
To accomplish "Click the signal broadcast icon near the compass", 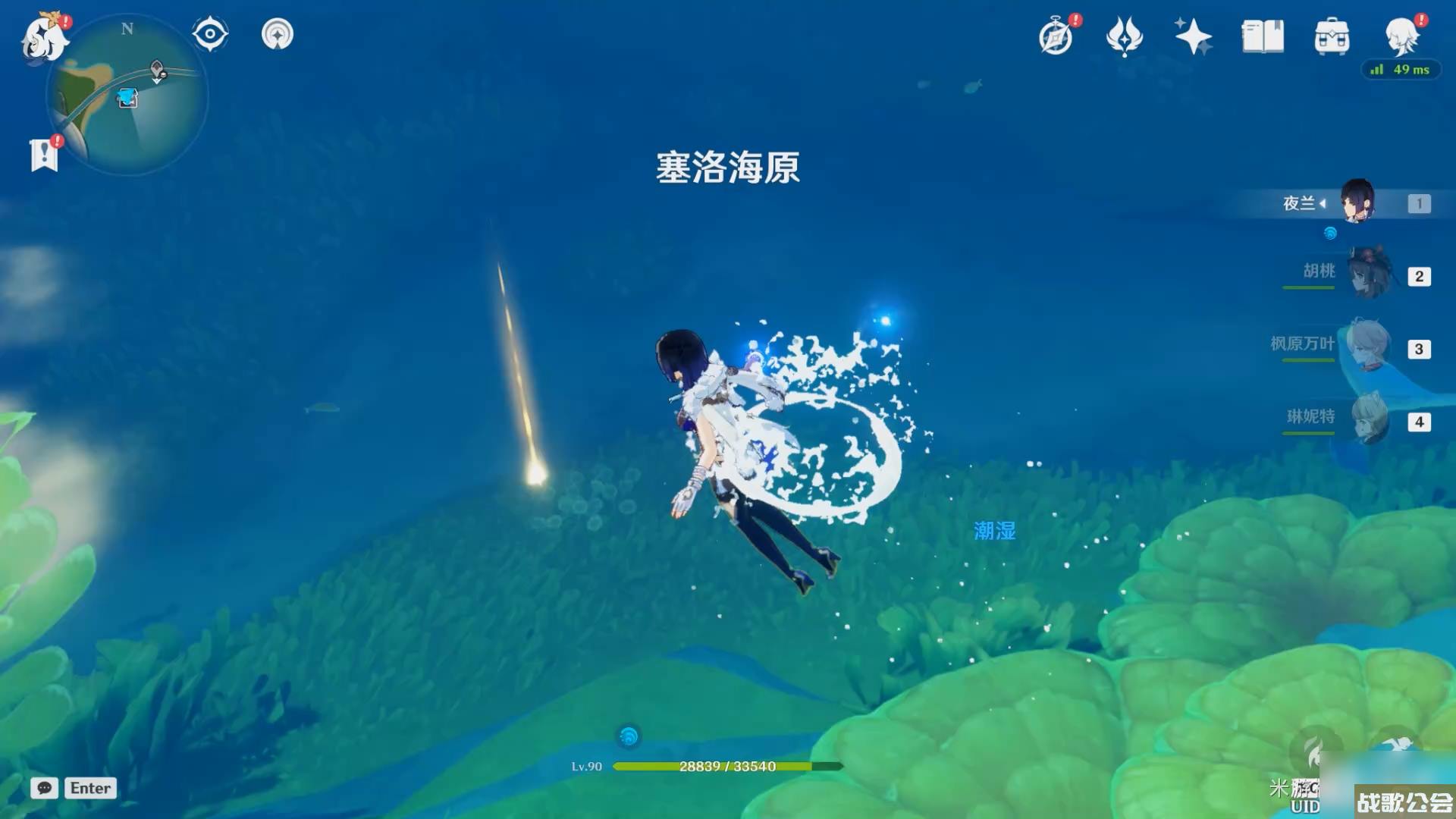I will click(x=278, y=33).
